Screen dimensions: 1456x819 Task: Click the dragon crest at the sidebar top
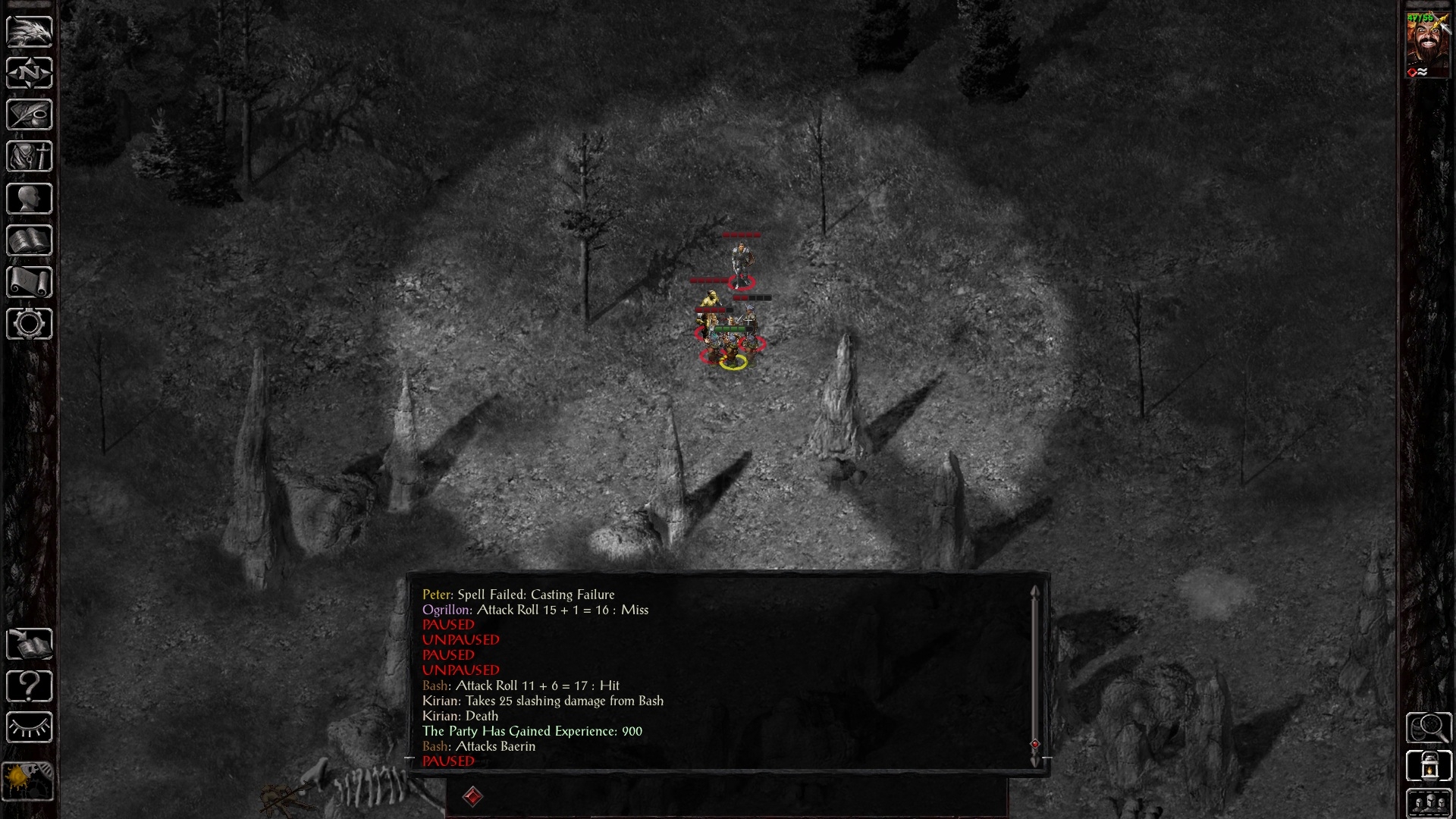coord(29,31)
